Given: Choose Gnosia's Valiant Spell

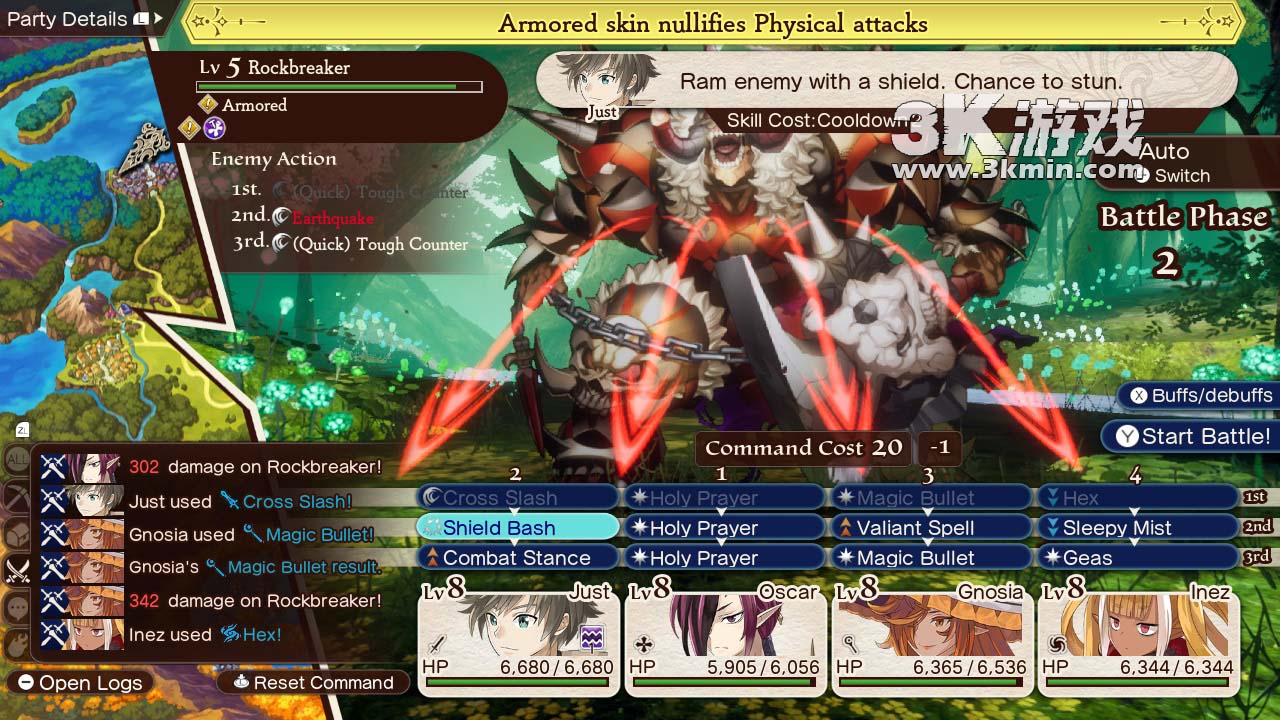Looking at the screenshot, I should click(x=930, y=528).
